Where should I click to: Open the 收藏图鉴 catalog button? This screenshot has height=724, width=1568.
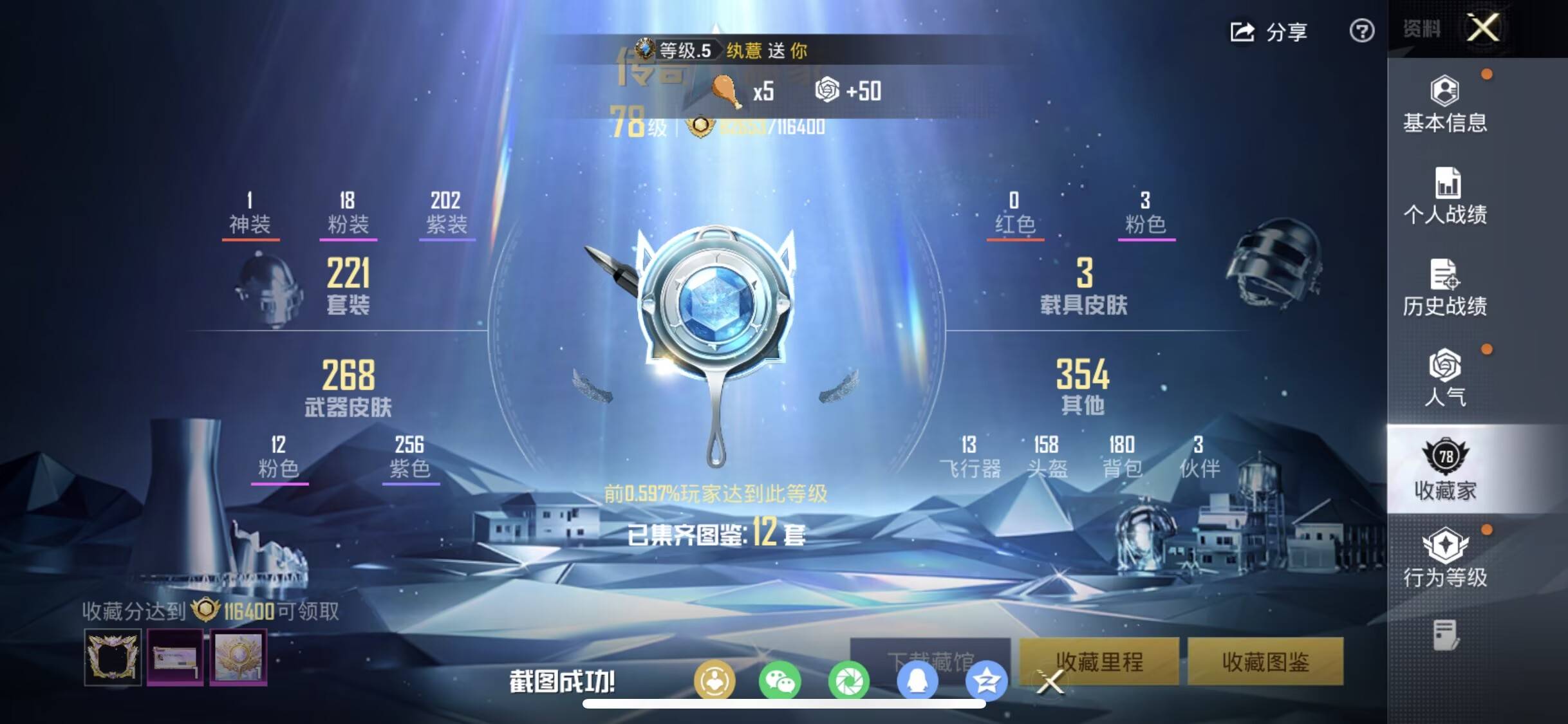coord(1265,661)
